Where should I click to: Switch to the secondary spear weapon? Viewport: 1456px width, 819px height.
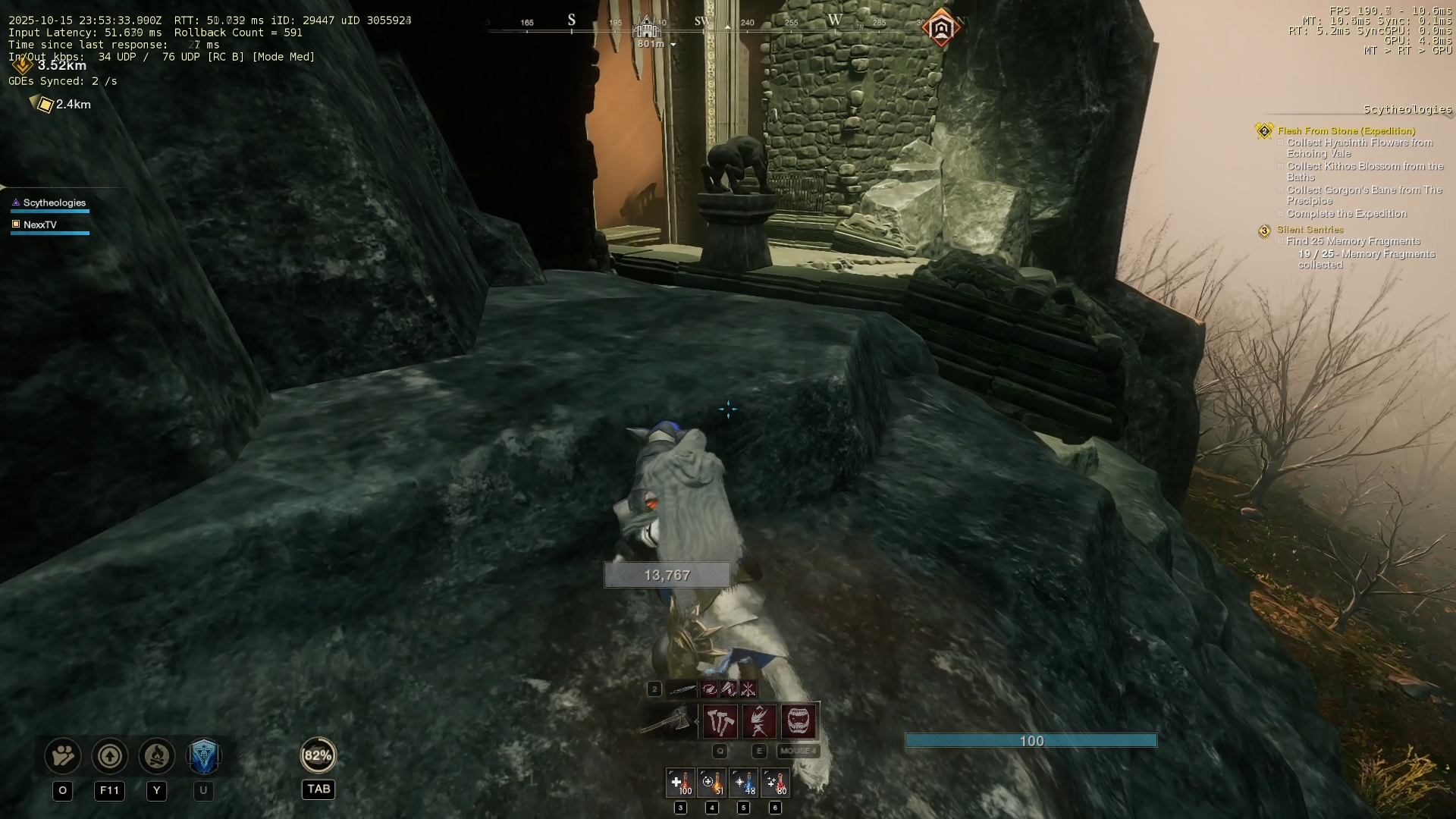682,689
